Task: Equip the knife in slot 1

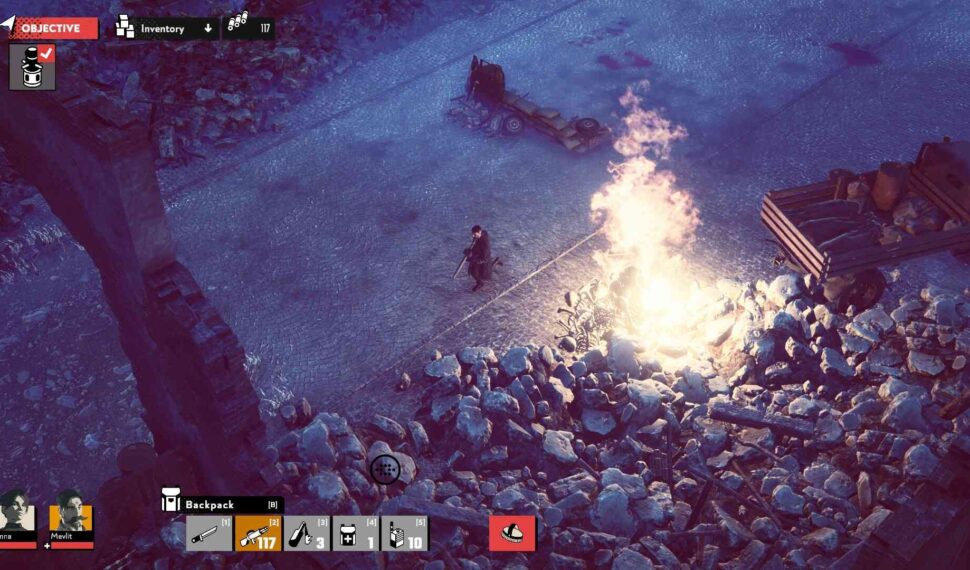Action: pos(209,533)
